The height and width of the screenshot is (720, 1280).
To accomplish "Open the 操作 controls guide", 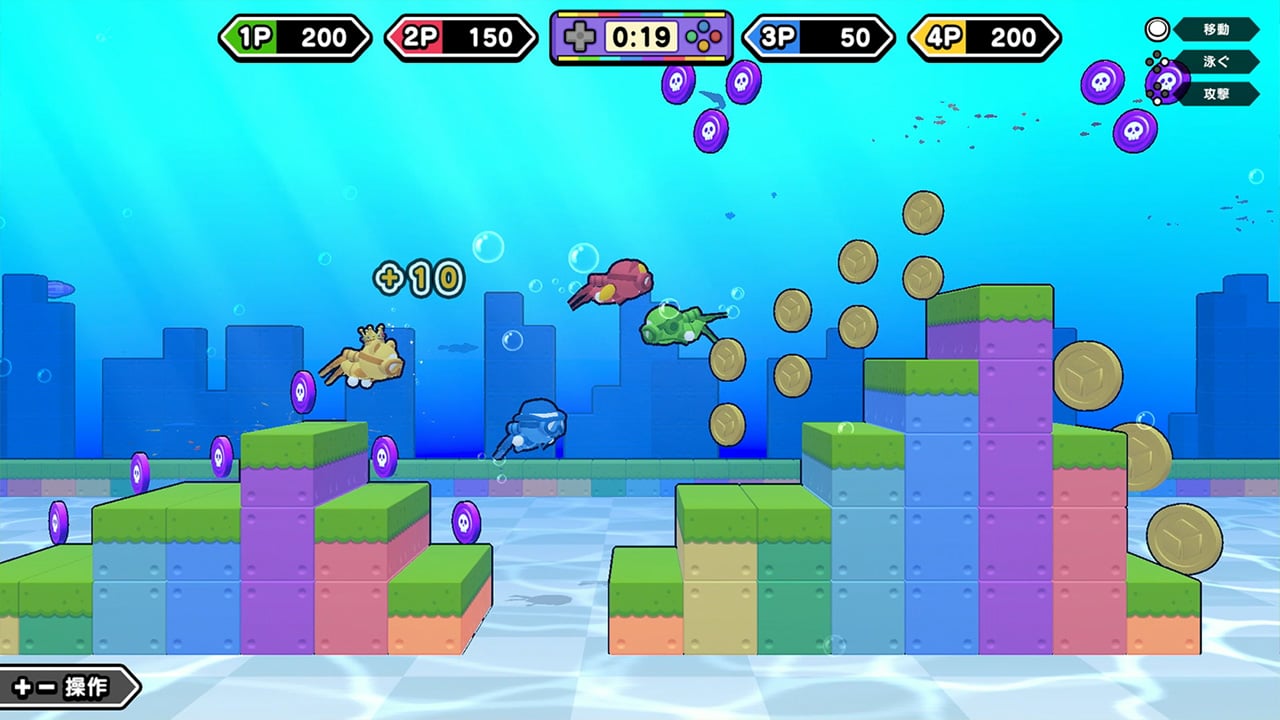I will 66,687.
